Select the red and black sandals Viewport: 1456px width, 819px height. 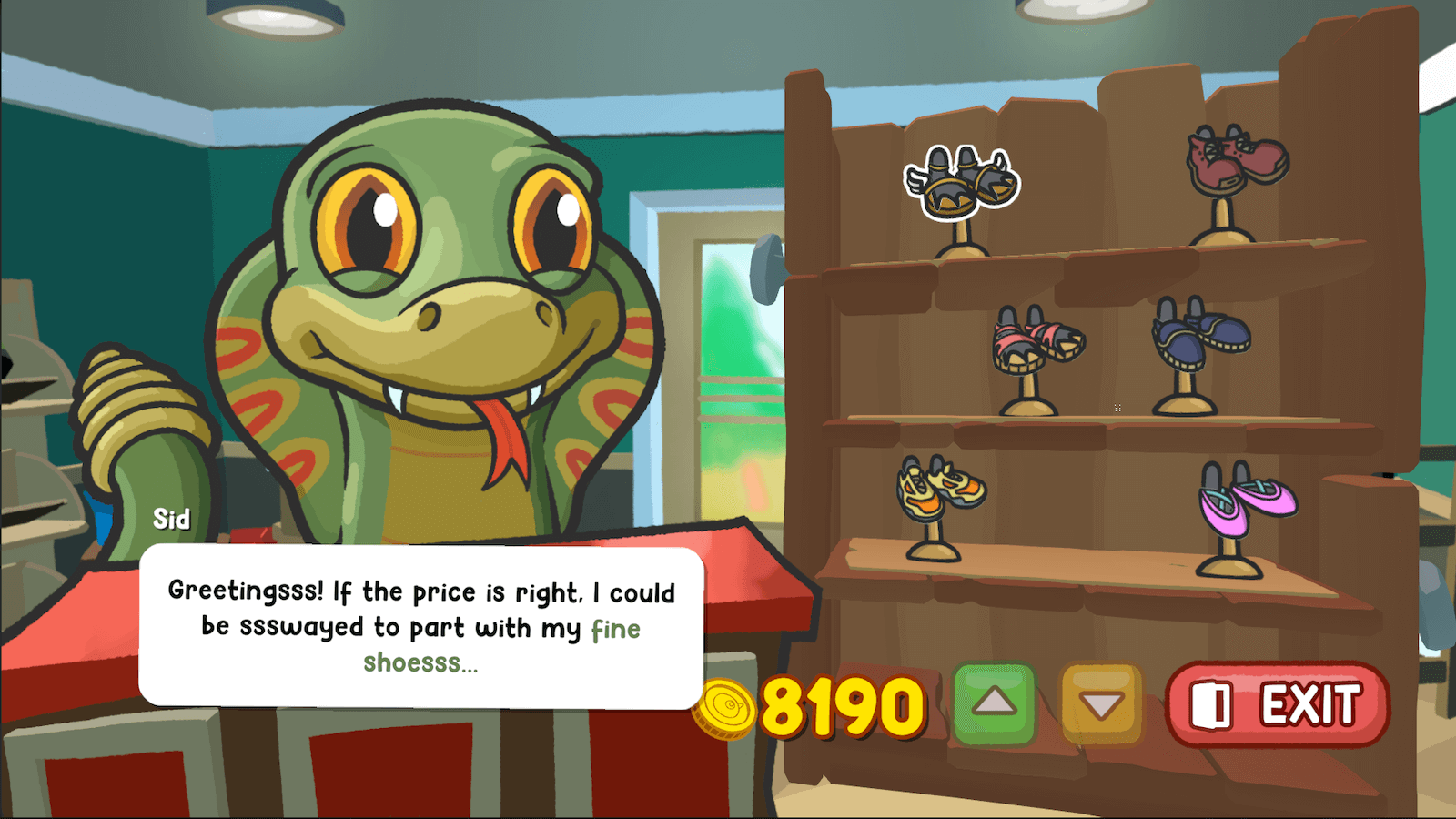click(1037, 342)
